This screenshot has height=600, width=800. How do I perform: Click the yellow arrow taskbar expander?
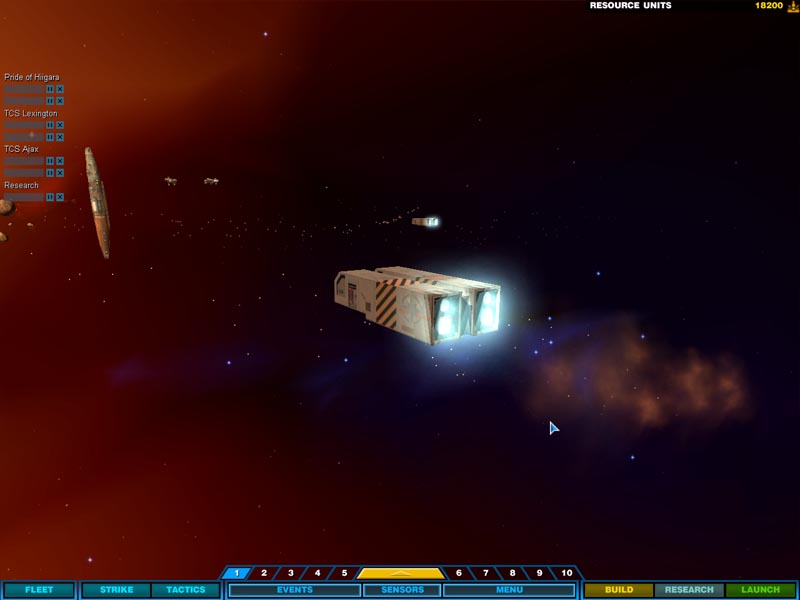[x=401, y=573]
